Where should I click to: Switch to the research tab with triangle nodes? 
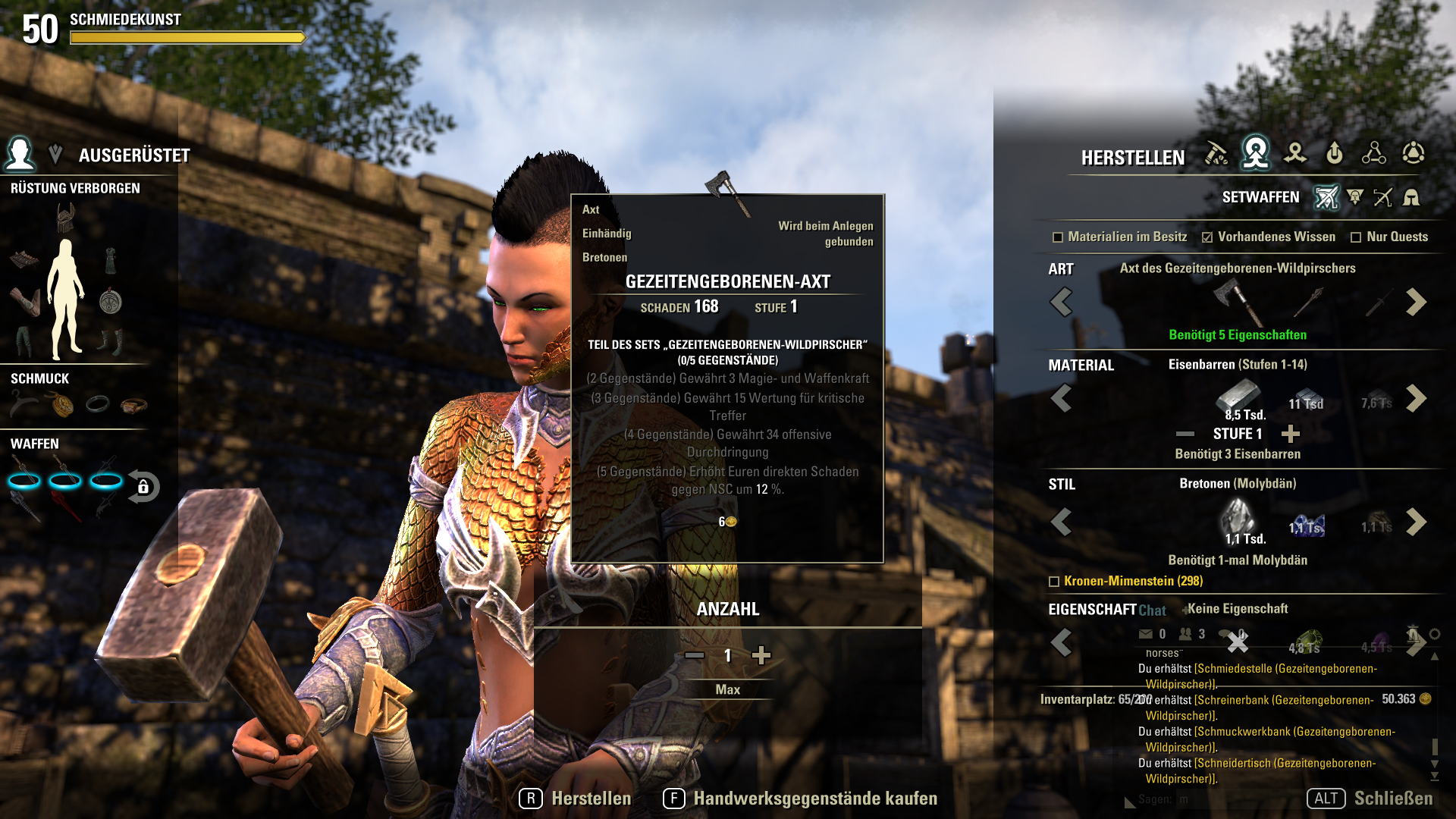tap(1373, 153)
